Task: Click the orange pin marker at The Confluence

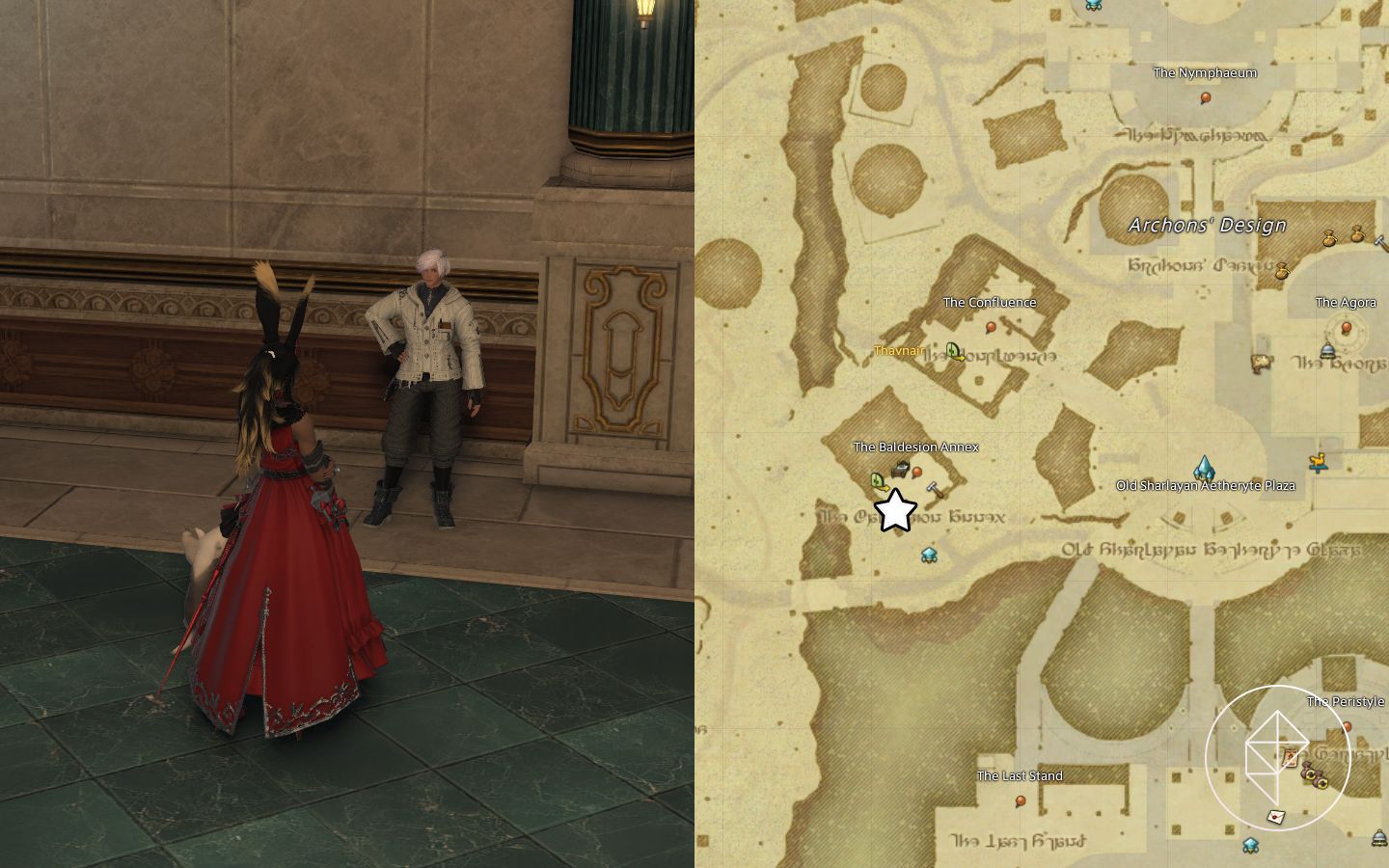Action: (991, 325)
